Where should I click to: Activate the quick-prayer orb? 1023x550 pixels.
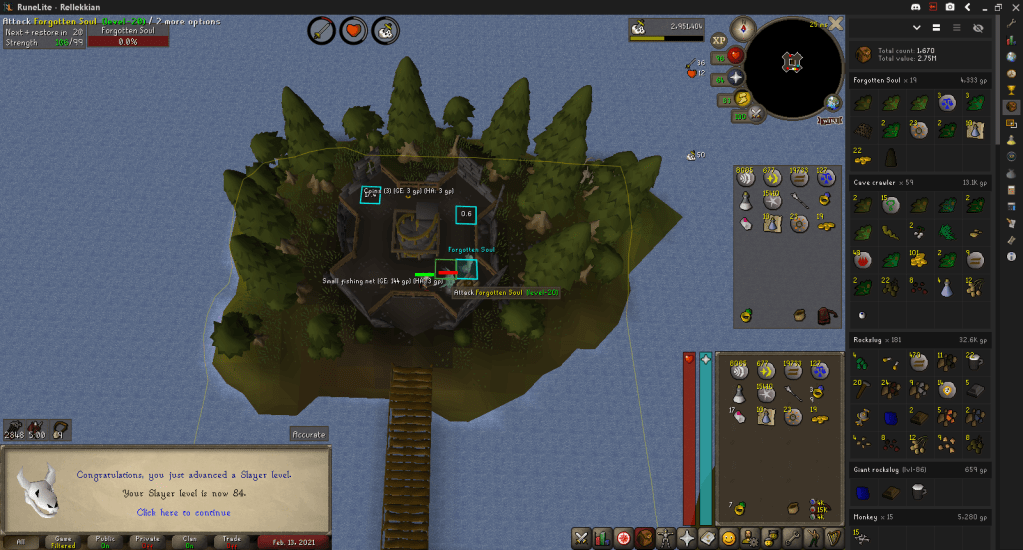(x=736, y=76)
